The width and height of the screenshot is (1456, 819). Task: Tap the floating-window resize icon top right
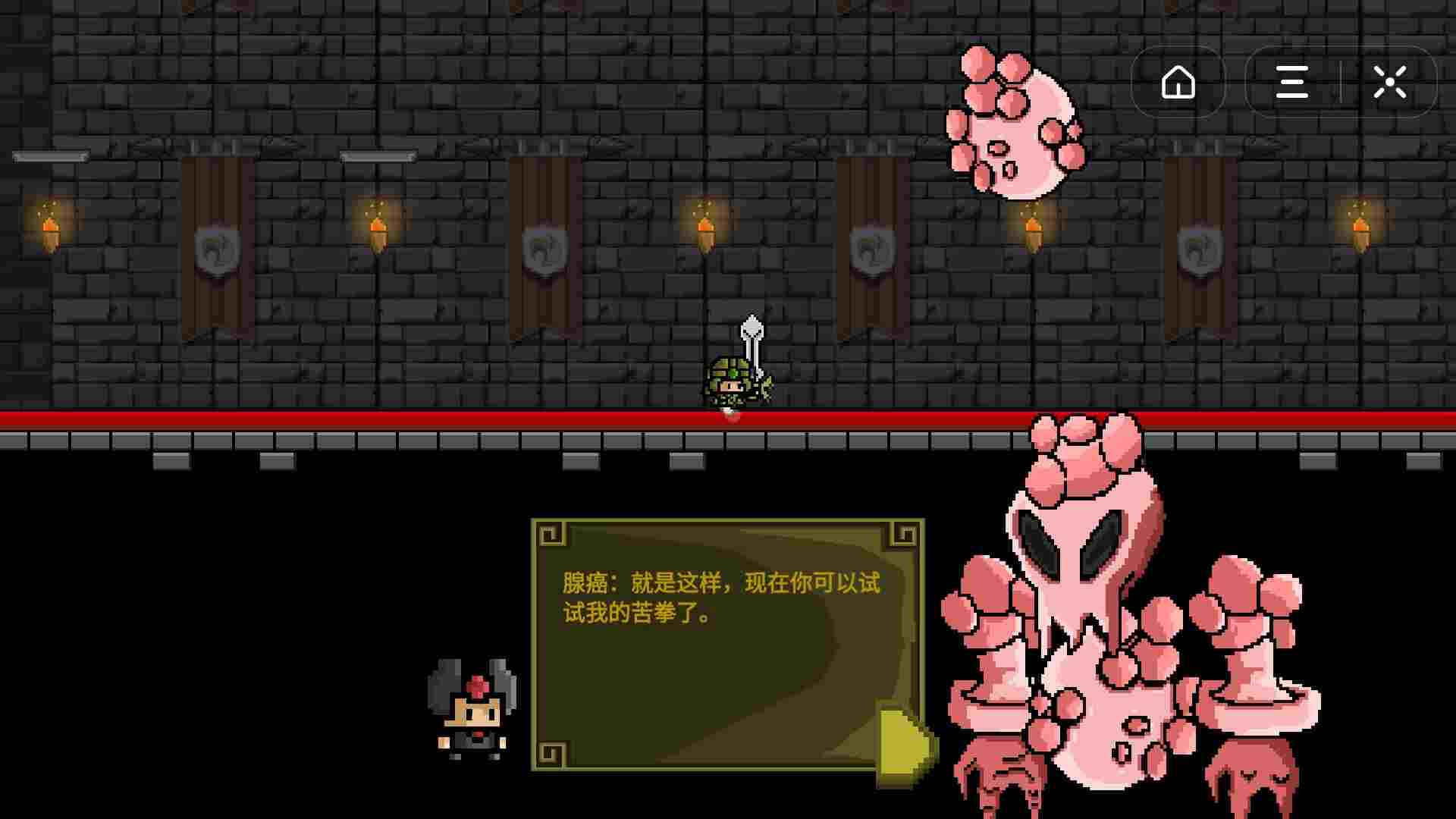(x=1390, y=82)
